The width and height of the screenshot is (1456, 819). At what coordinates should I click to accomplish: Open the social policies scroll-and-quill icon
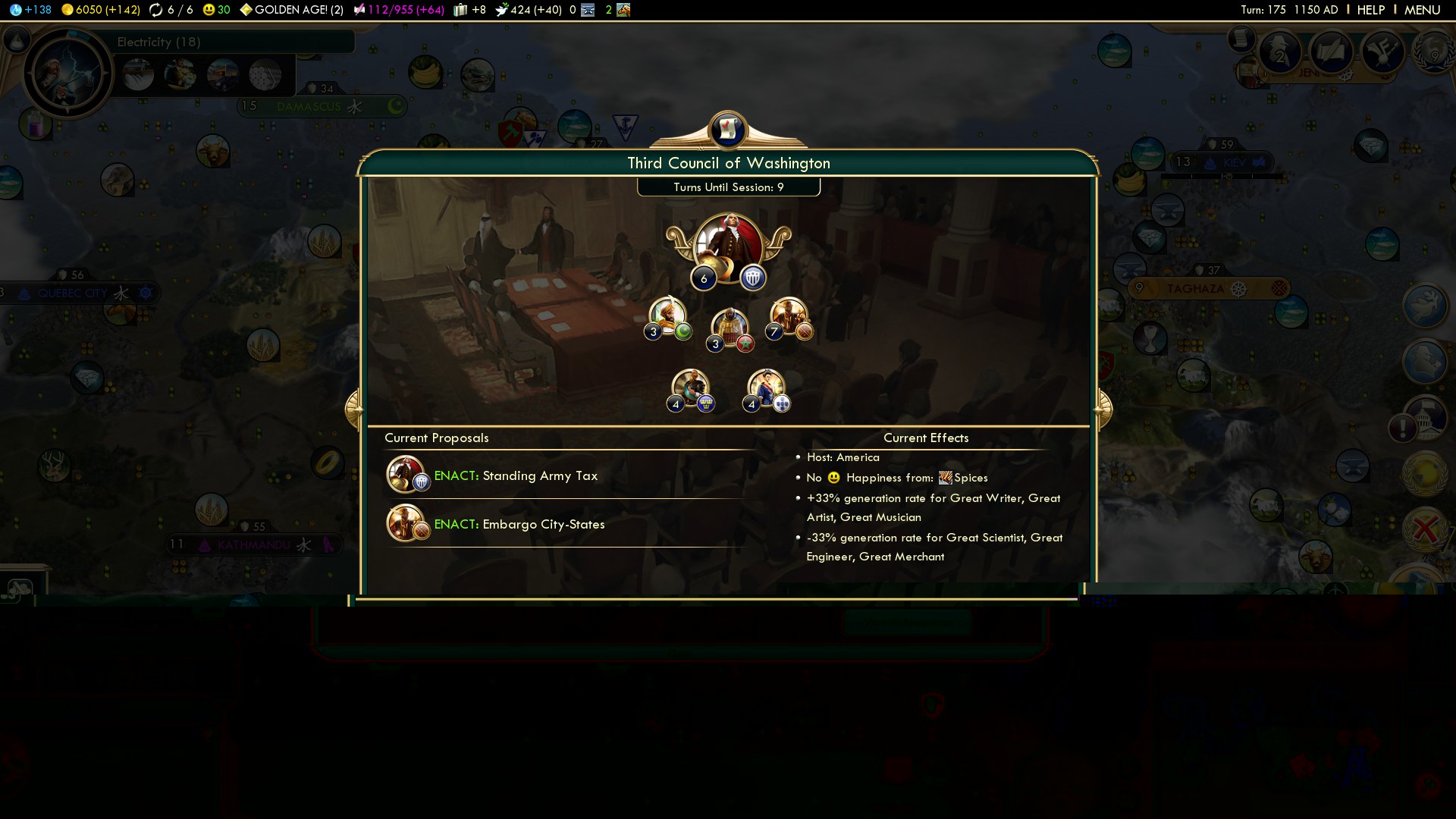tap(1331, 52)
